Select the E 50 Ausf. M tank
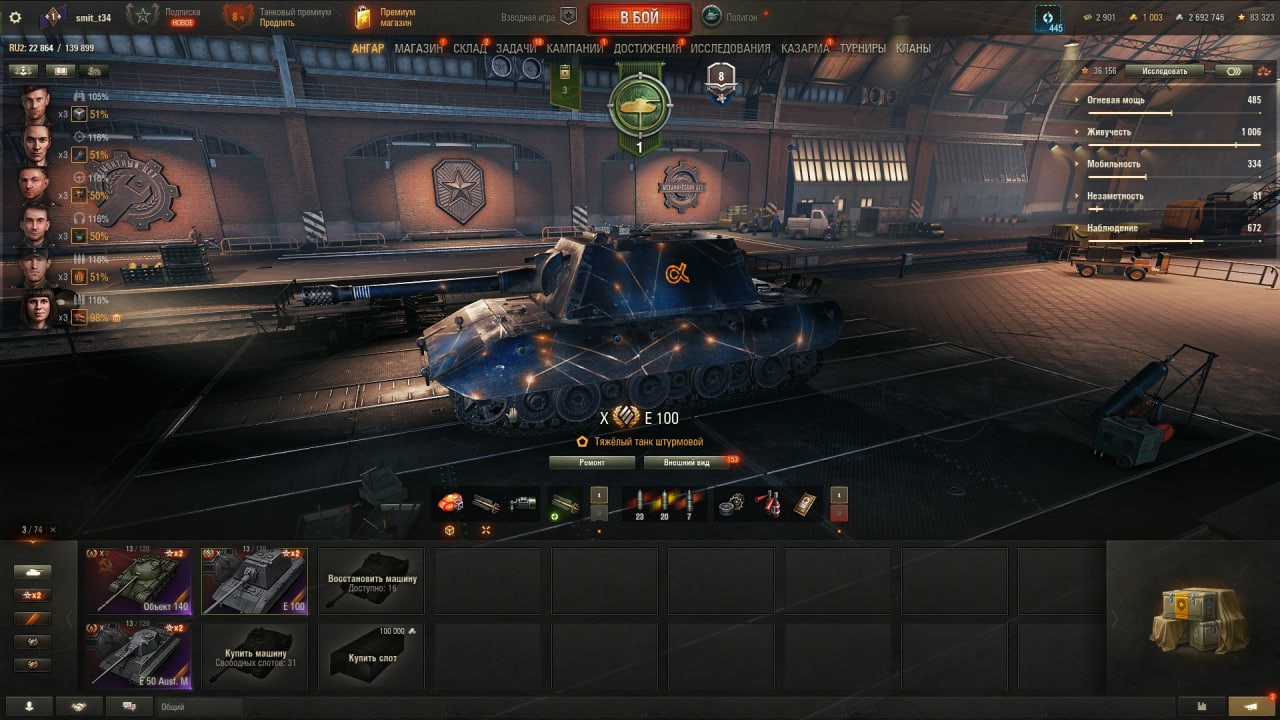Viewport: 1280px width, 720px height. [138, 655]
